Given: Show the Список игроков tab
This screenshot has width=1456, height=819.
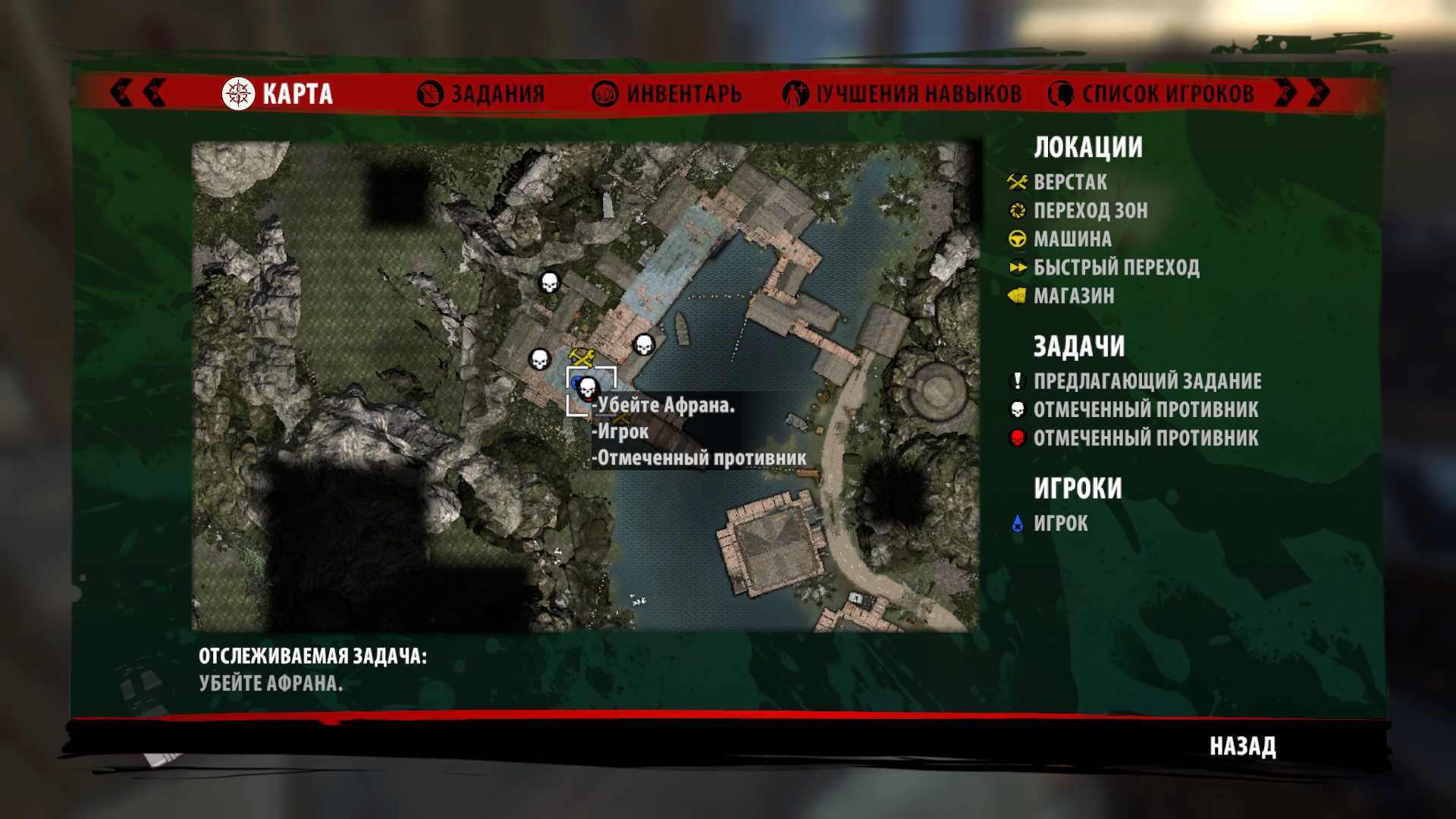Looking at the screenshot, I should coord(1151,94).
